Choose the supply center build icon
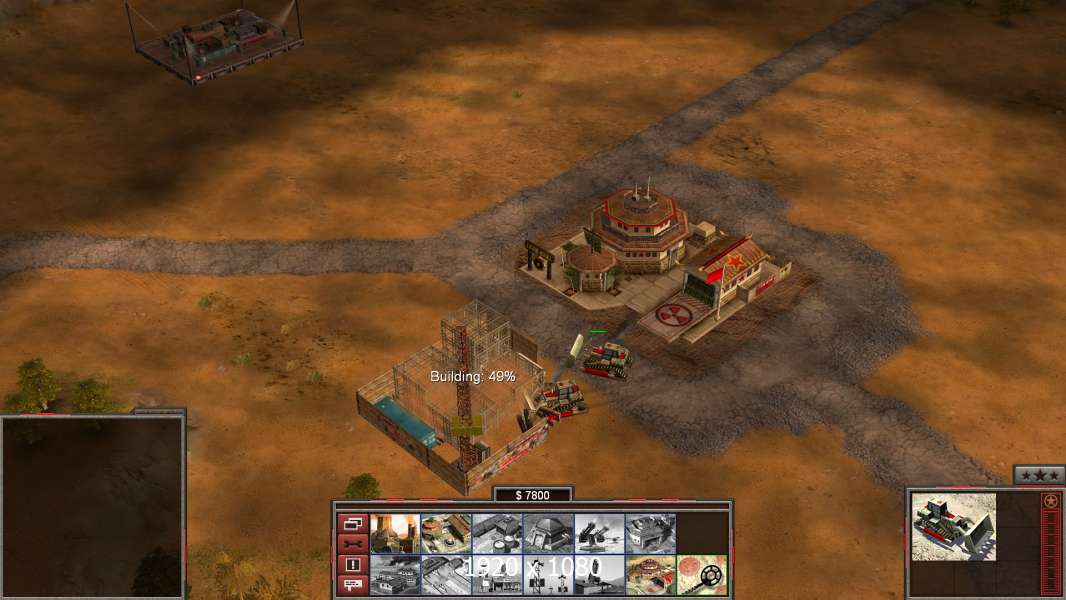1066x600 pixels. 498,534
